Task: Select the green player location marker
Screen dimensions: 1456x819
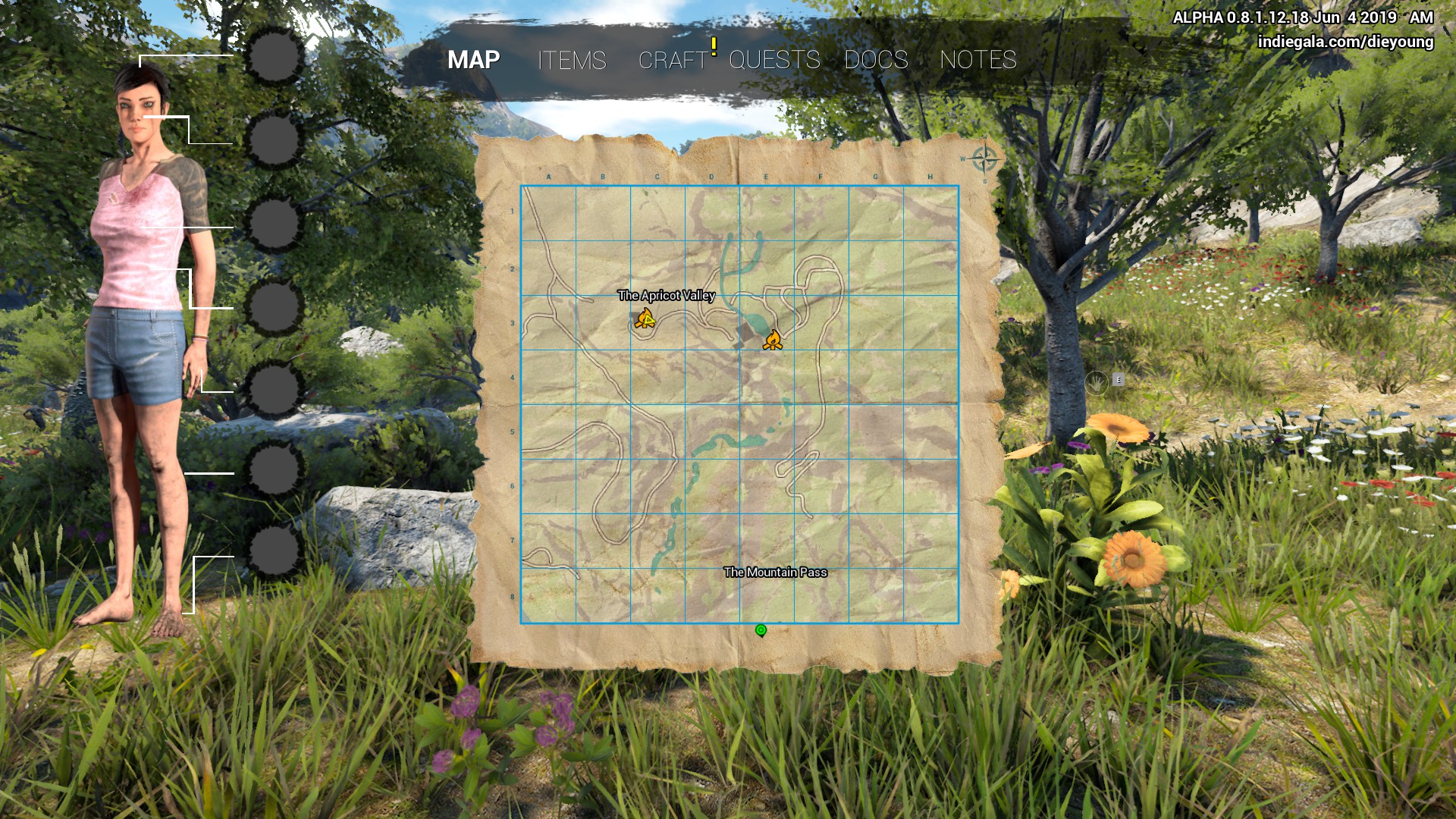Action: pyautogui.click(x=761, y=630)
